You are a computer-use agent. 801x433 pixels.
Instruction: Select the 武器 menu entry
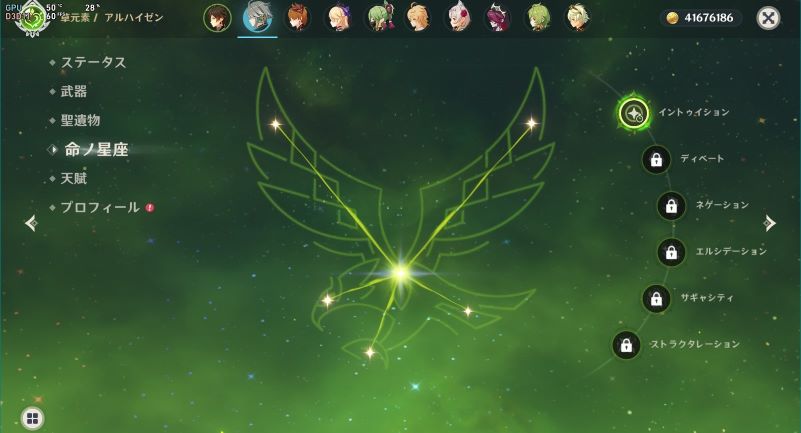(x=73, y=91)
